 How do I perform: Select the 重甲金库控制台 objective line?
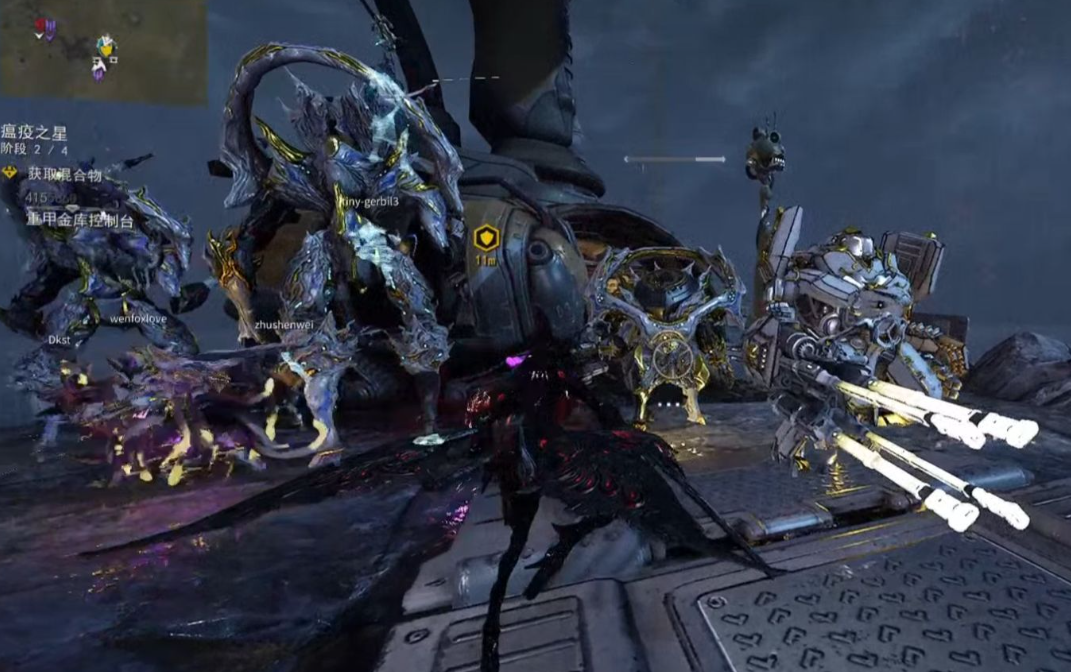pos(80,218)
